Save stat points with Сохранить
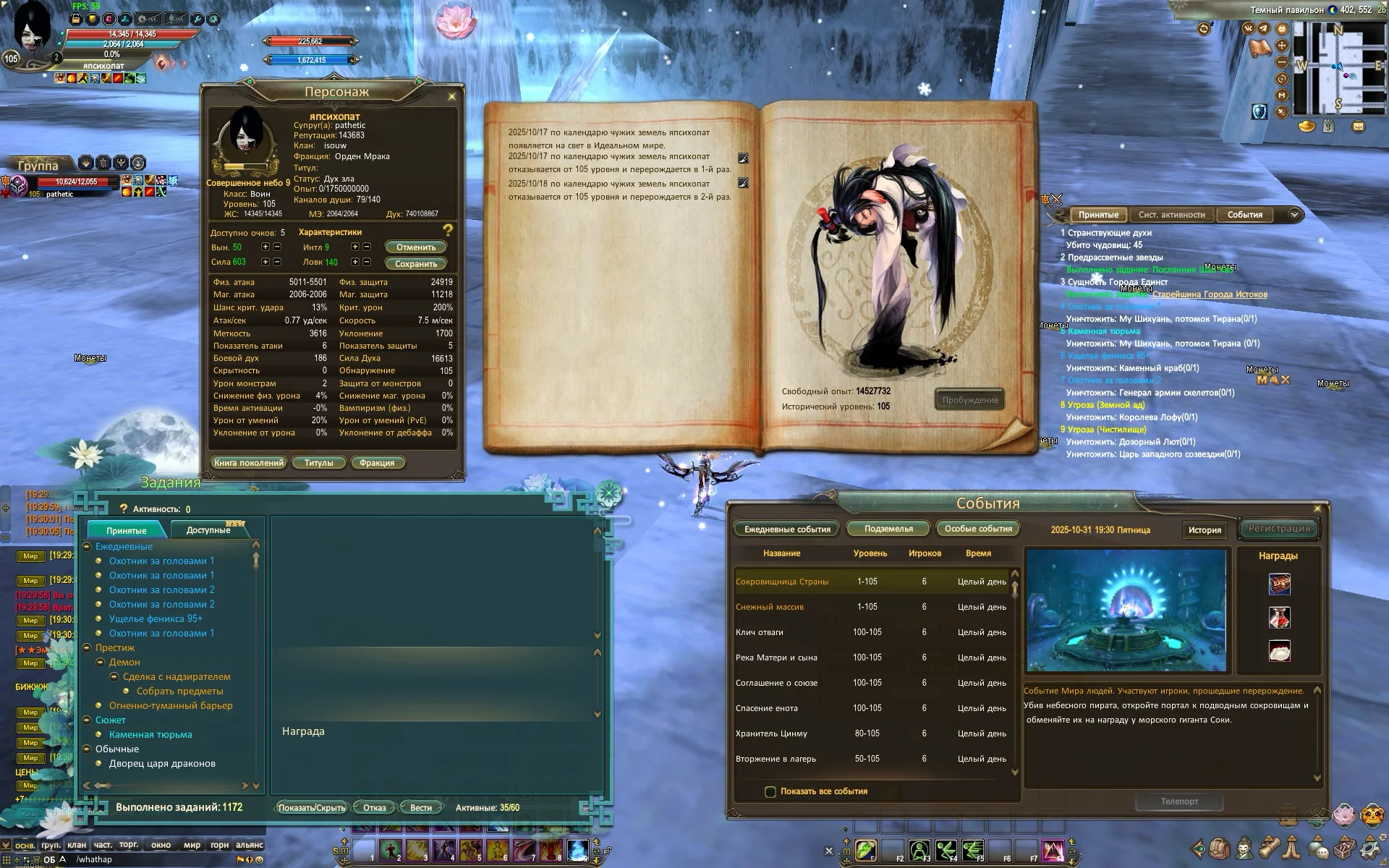Viewport: 1389px width, 868px height. coord(415,264)
